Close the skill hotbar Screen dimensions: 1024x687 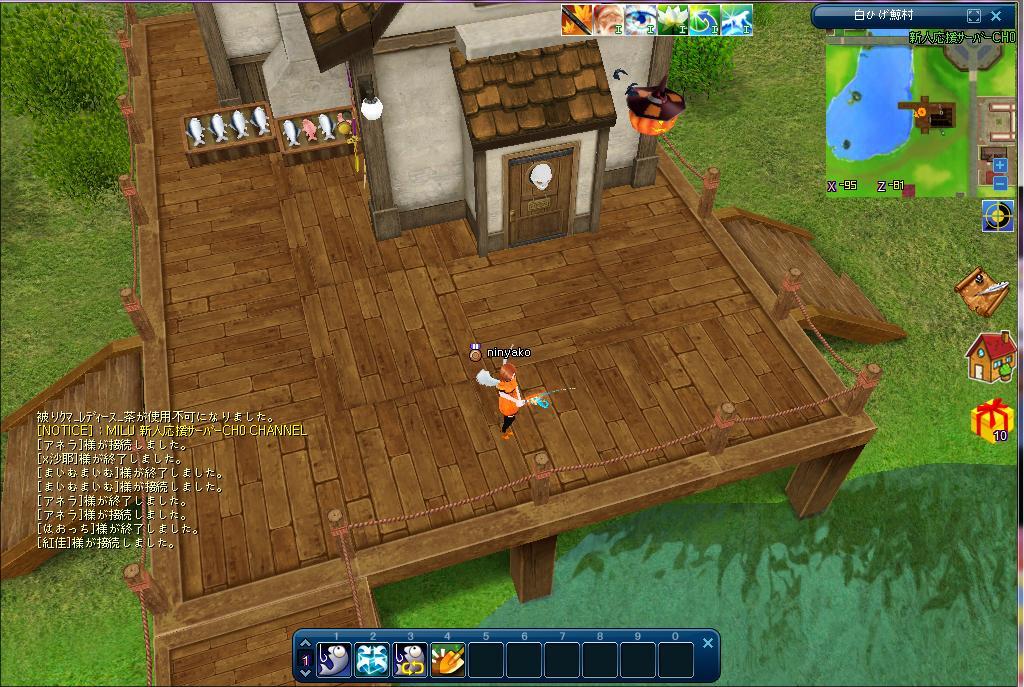coord(708,643)
